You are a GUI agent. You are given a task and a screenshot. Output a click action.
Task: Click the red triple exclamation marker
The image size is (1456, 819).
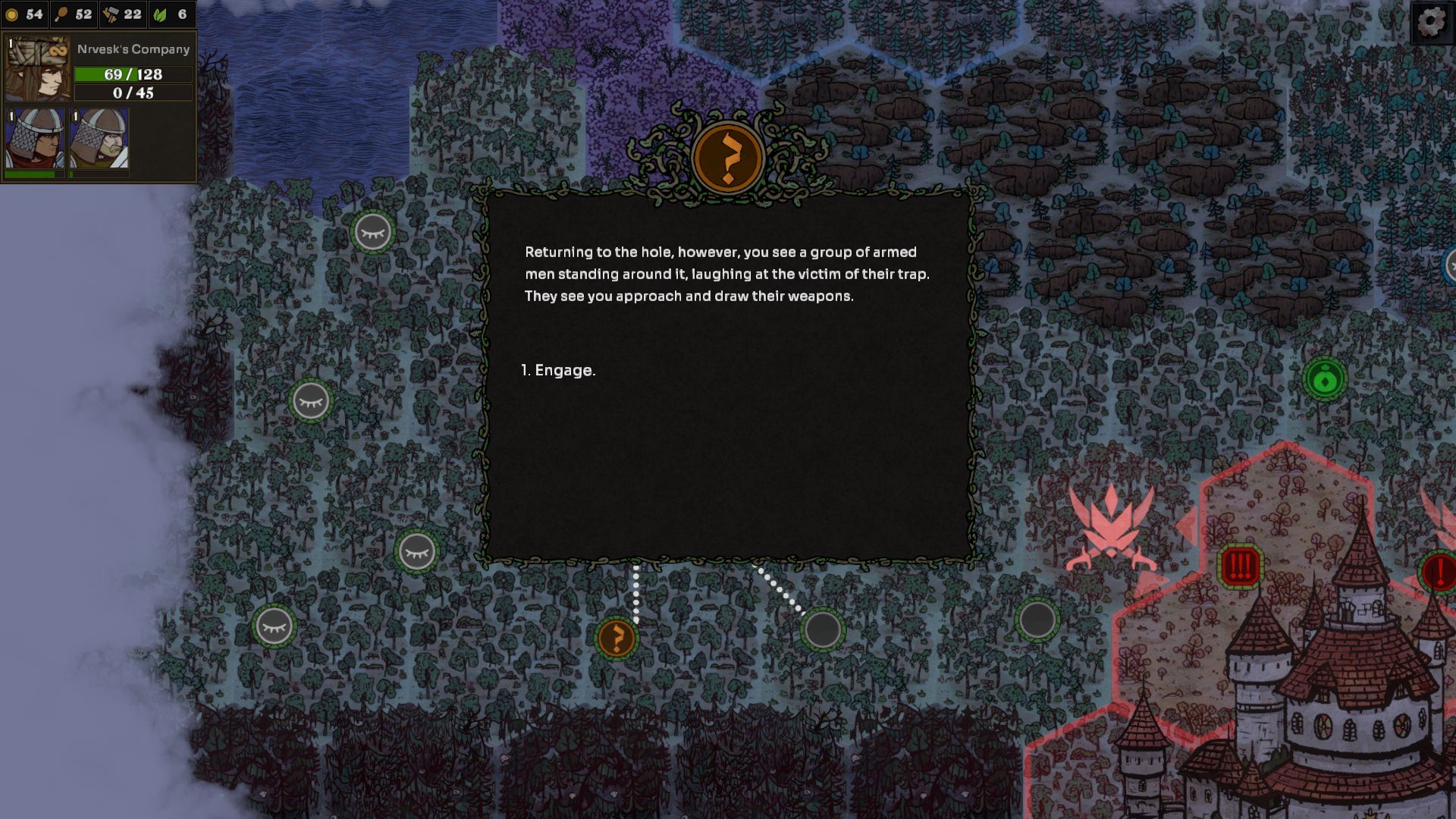pos(1240,566)
